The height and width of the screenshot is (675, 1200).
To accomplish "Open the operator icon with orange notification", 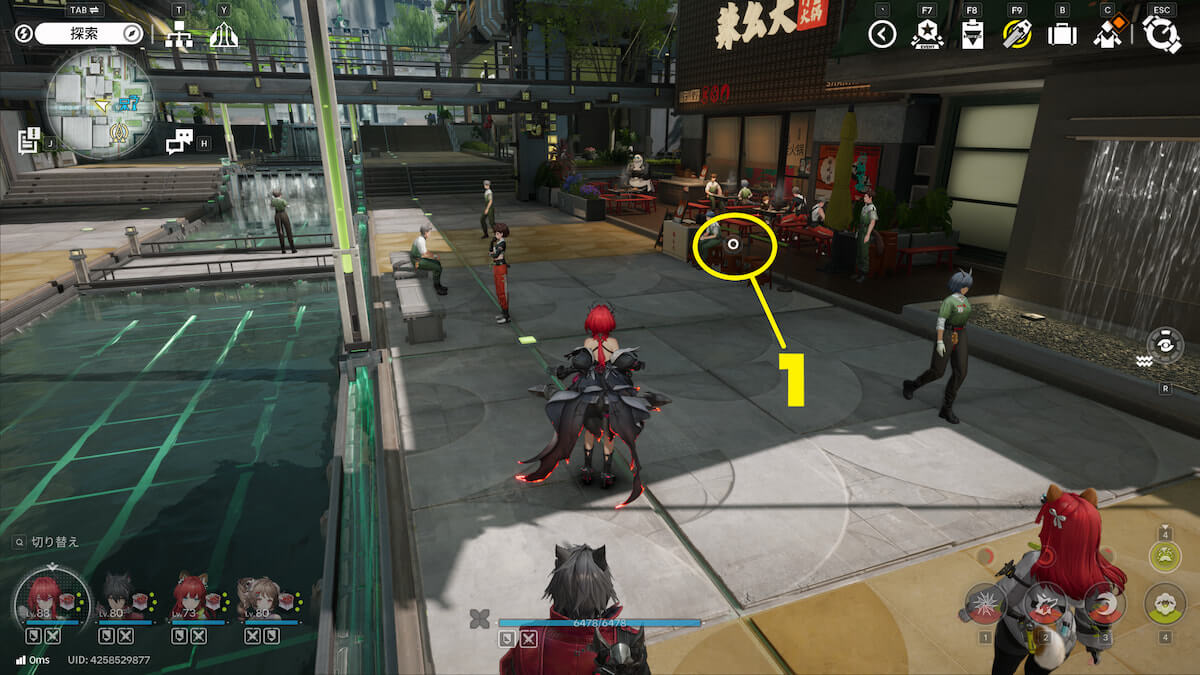I will [1107, 36].
